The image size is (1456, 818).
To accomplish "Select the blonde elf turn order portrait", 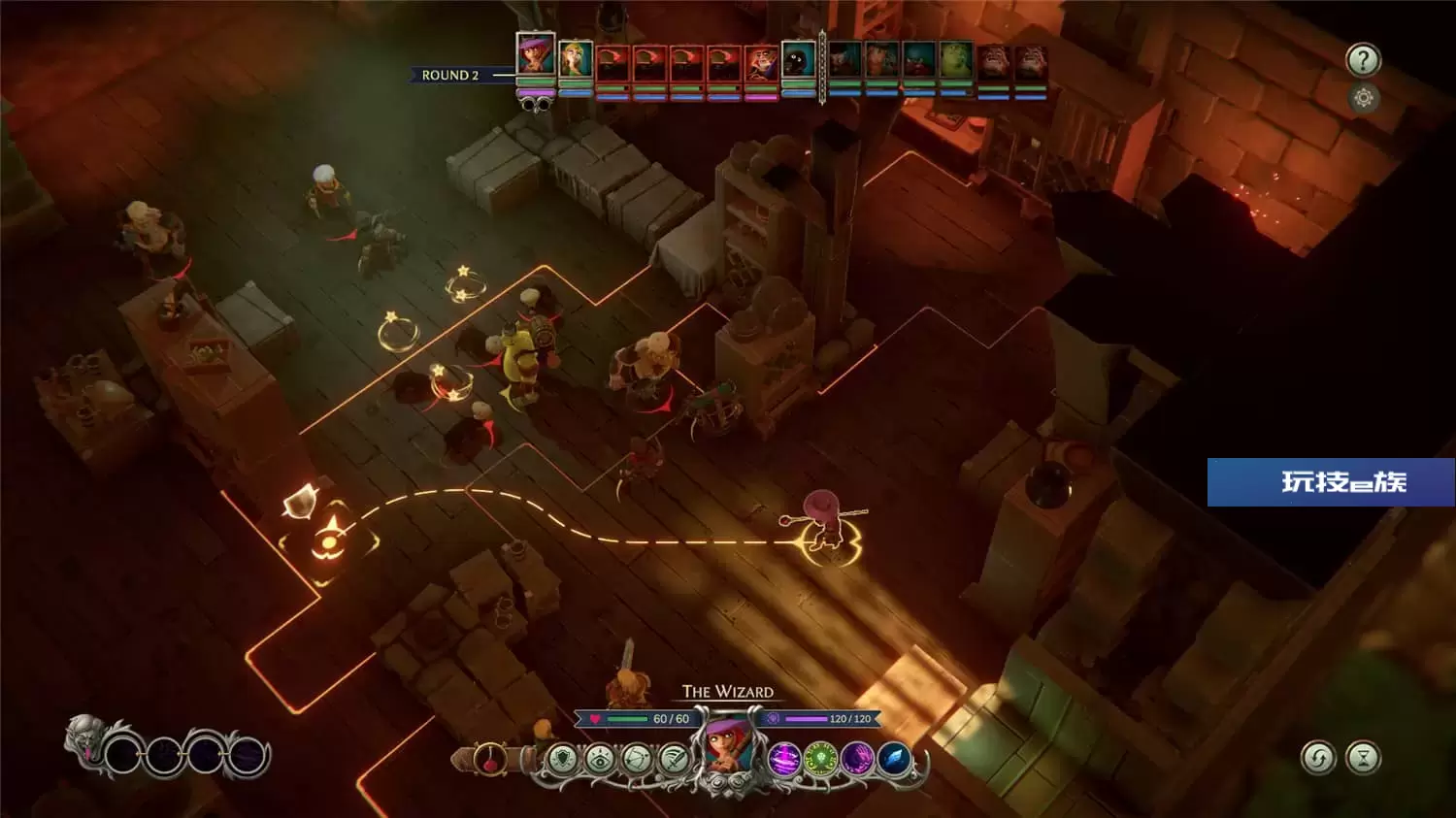I will coord(576,60).
